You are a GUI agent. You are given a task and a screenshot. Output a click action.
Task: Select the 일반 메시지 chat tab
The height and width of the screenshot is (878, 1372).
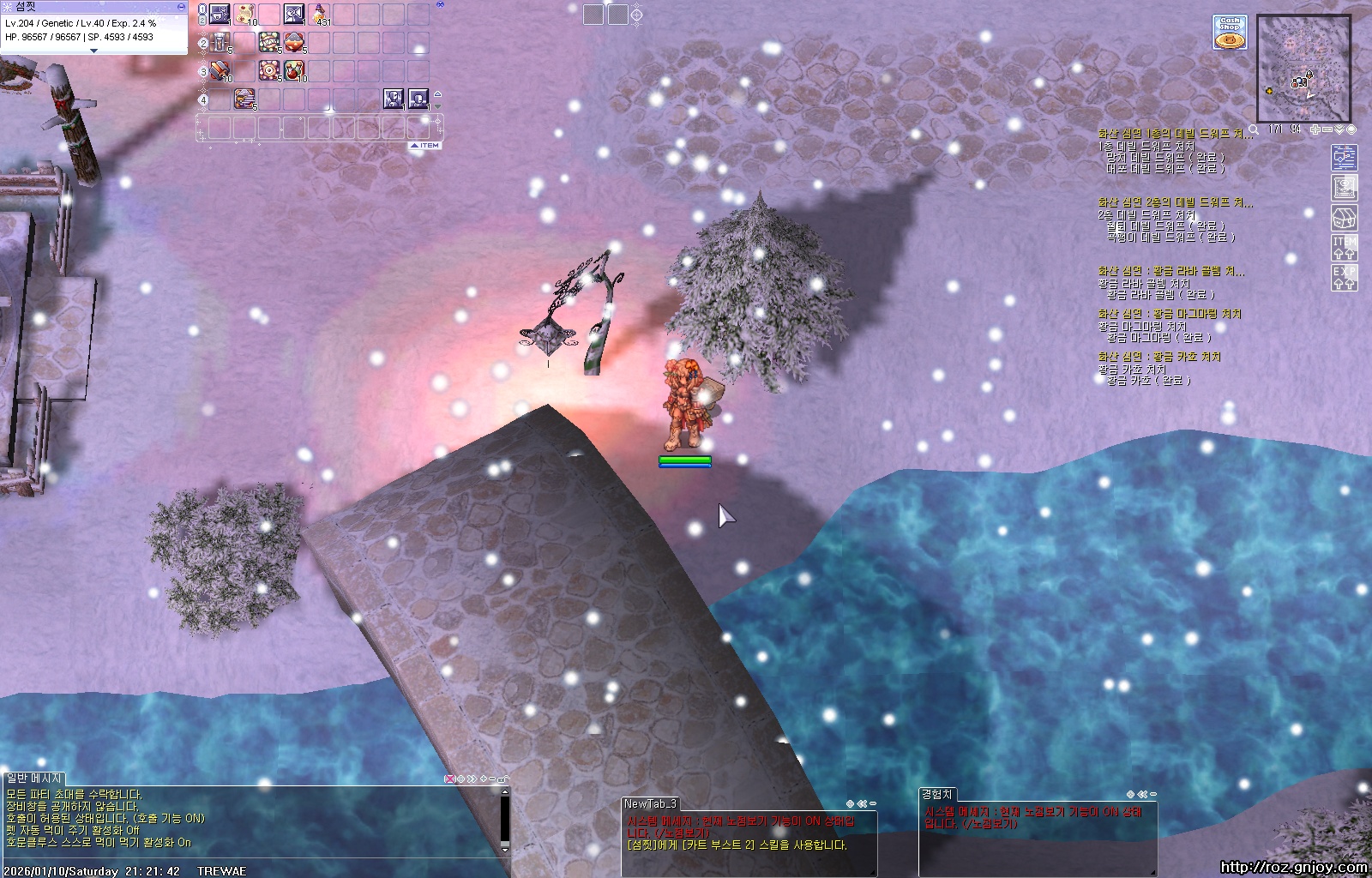(x=34, y=779)
